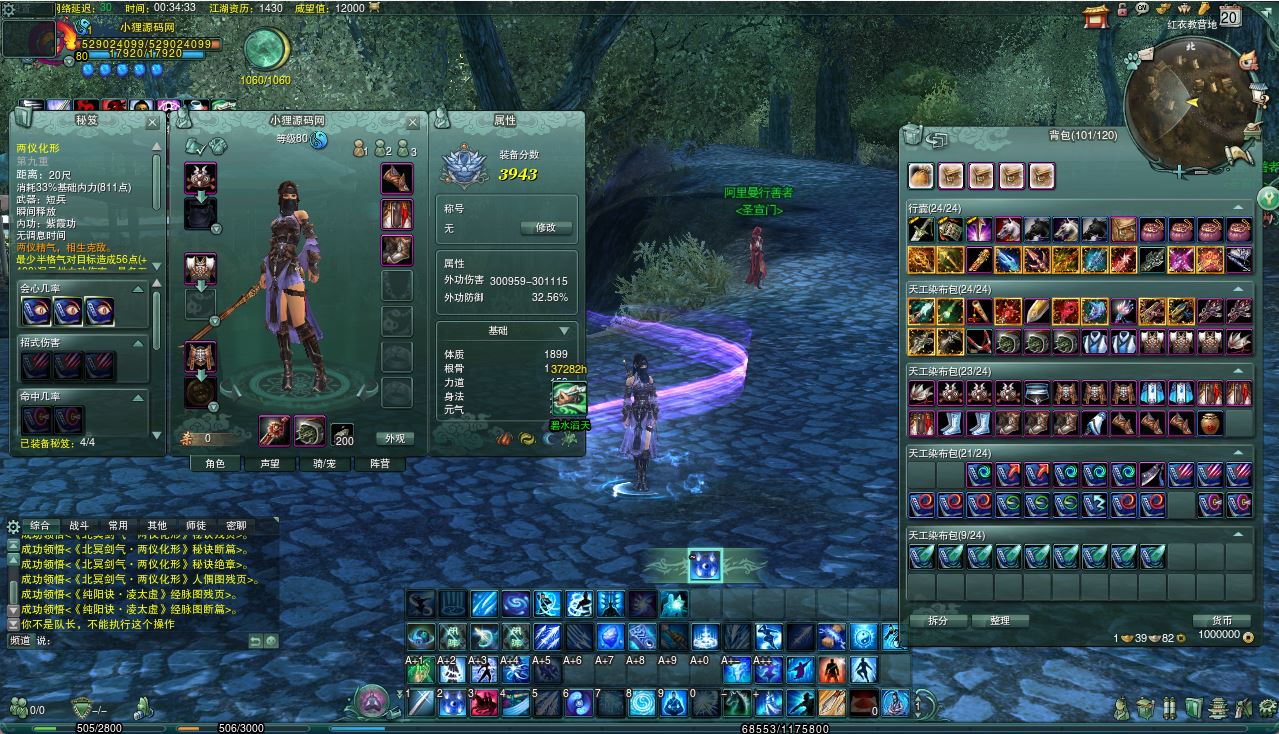The width and height of the screenshot is (1279, 734).
Task: Open the calendar icon showing 20
Action: (x=1229, y=16)
